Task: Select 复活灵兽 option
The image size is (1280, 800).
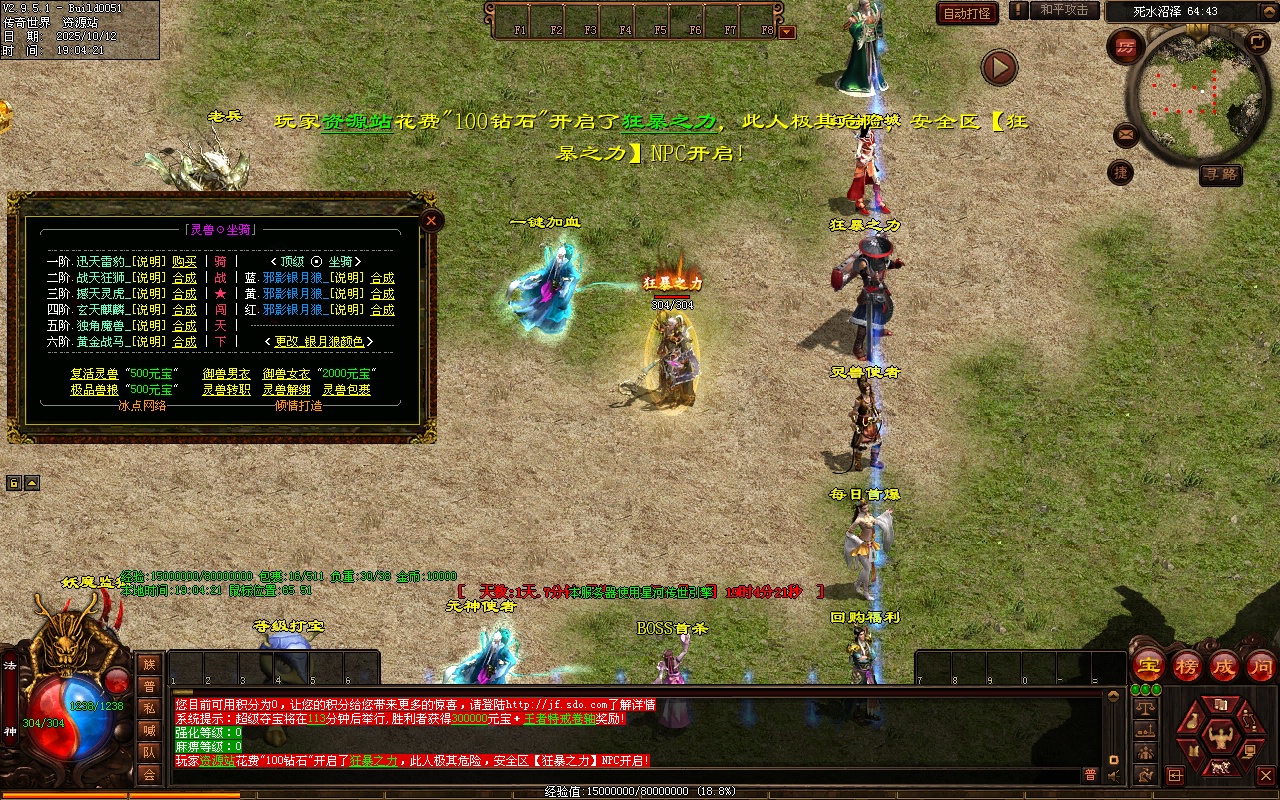Action: (x=94, y=374)
